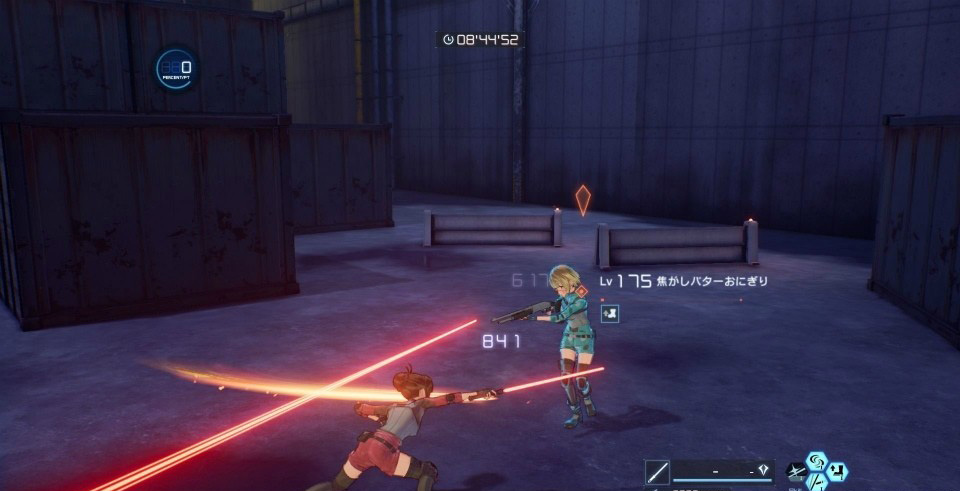
Task: Activate the sword slash skill hexagon
Action: pyautogui.click(x=817, y=482)
